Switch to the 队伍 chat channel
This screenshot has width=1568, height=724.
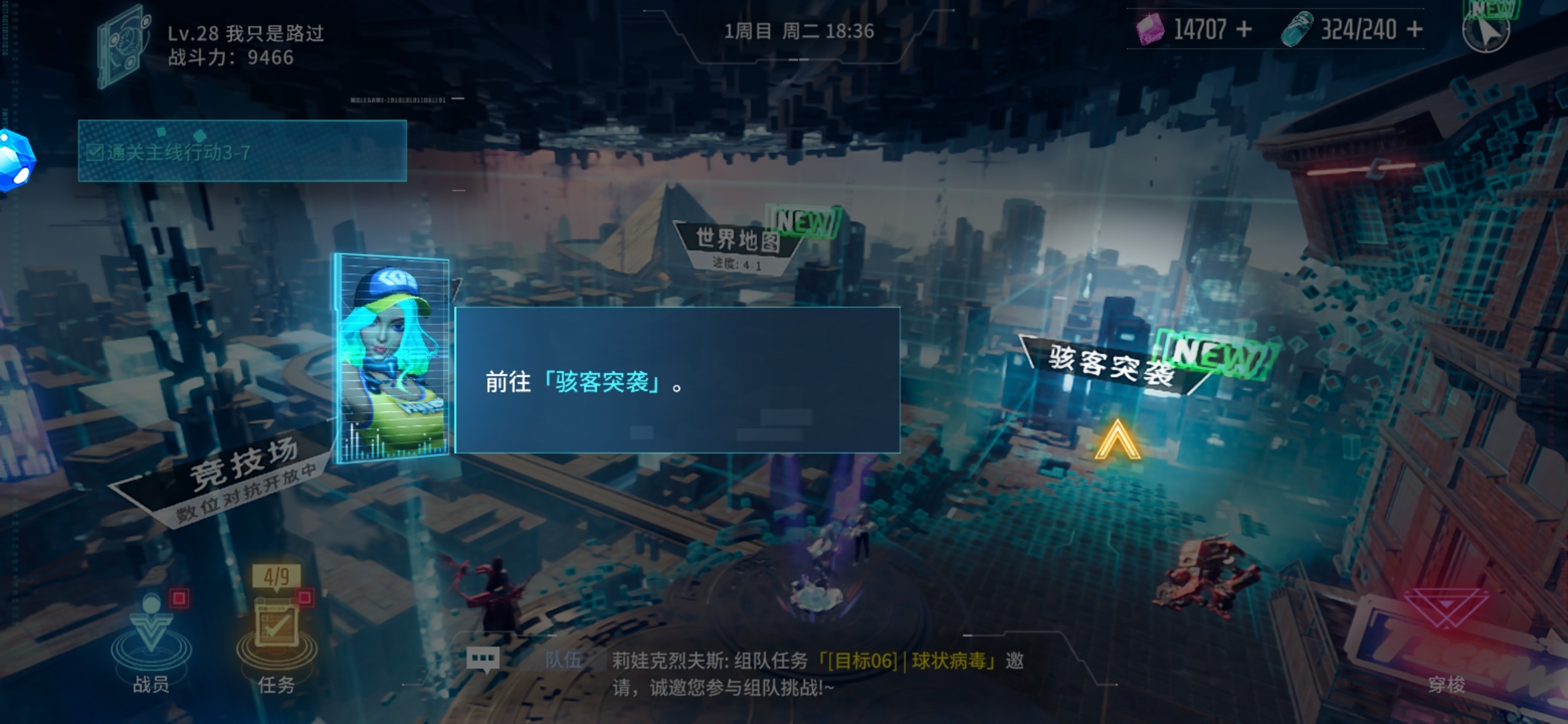563,660
